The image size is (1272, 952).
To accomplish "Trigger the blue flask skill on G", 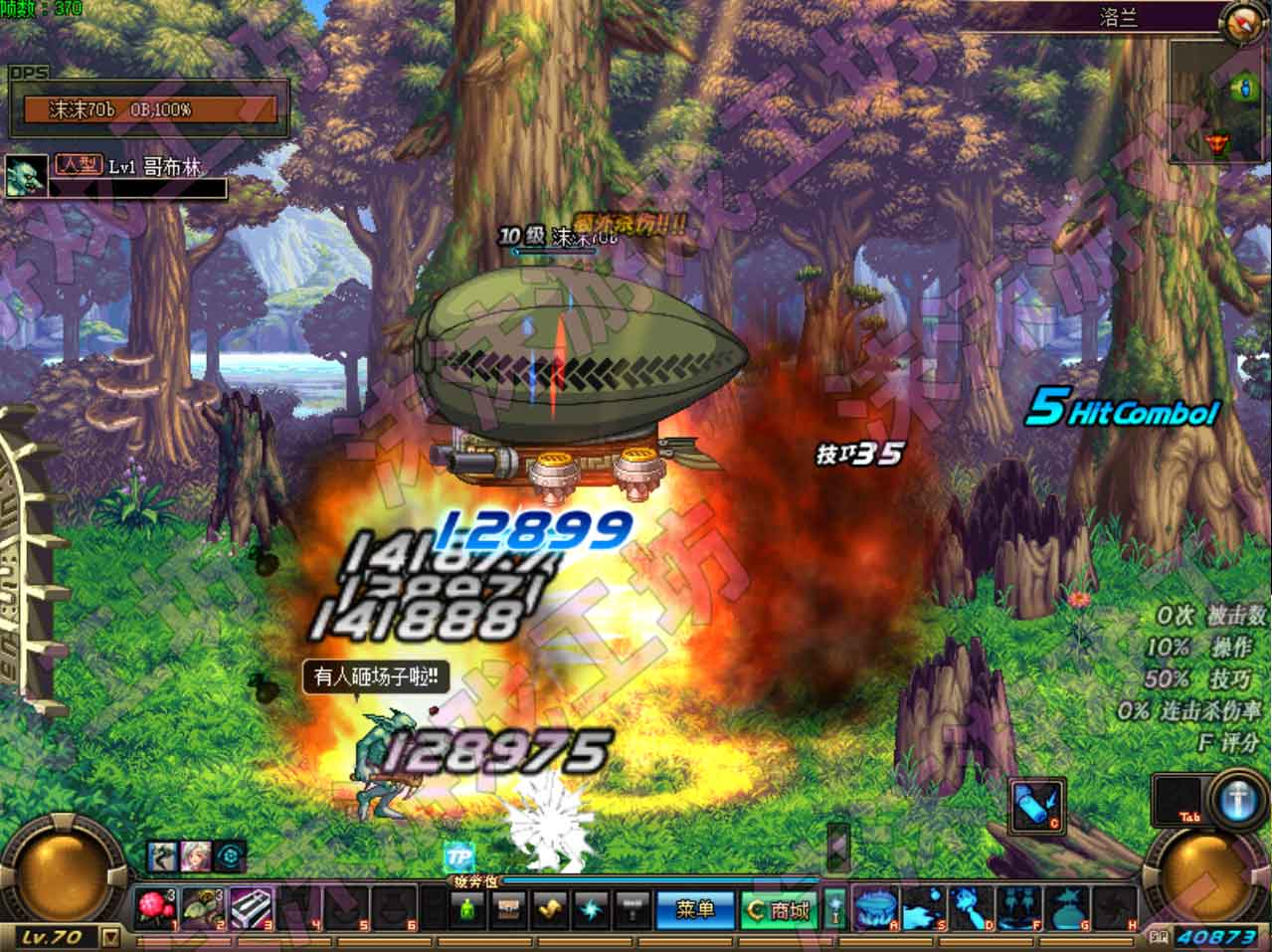I will (1066, 908).
